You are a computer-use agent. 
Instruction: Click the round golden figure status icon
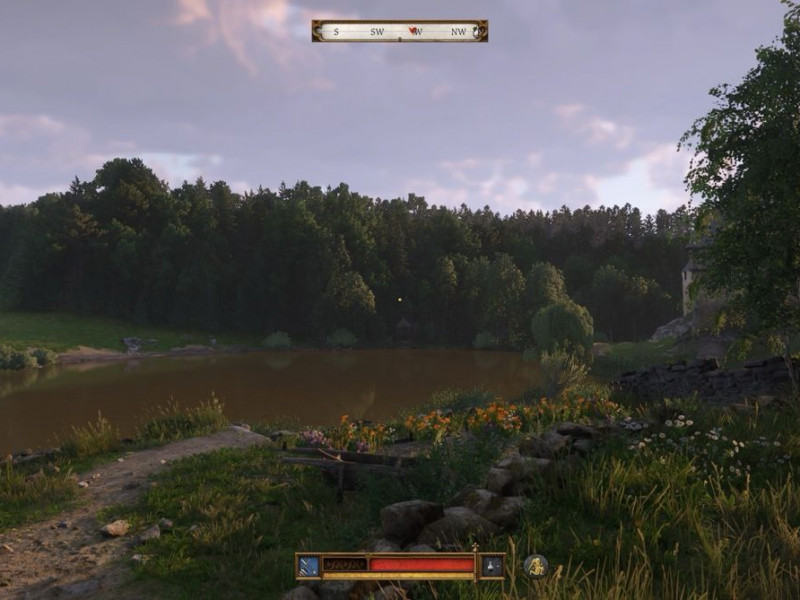[536, 566]
